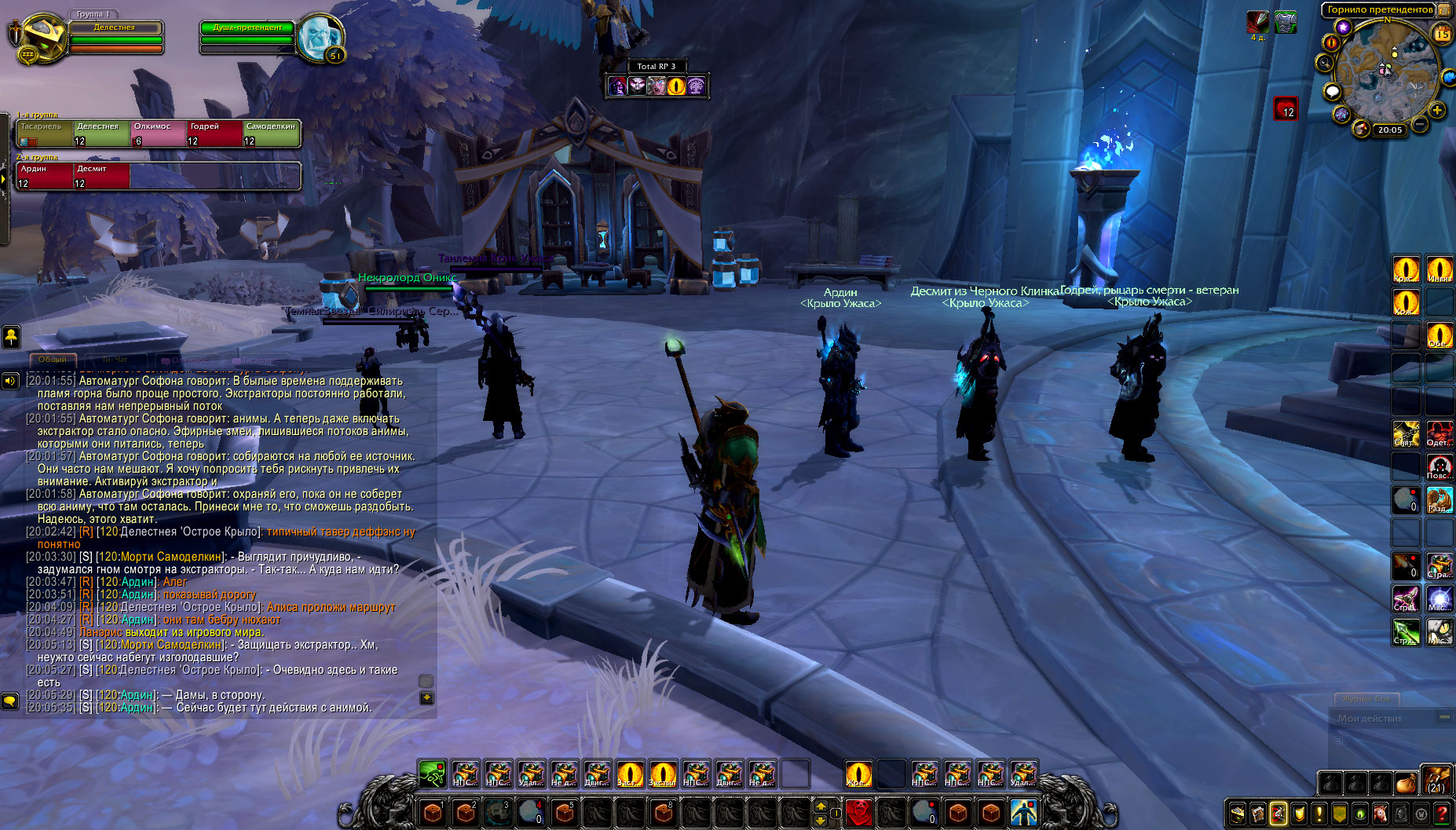This screenshot has height=830, width=1456.
Task: Select the Десмит raid frame
Action: pos(101,176)
